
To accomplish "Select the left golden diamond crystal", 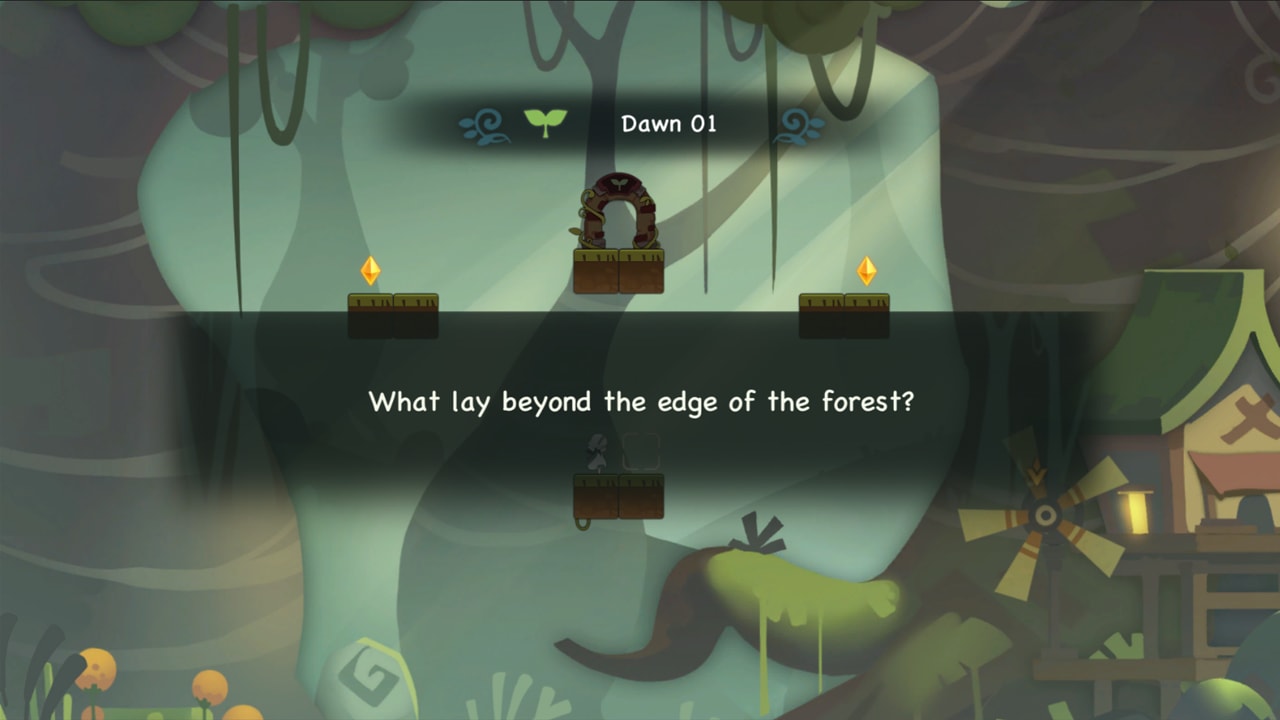I will pos(370,272).
